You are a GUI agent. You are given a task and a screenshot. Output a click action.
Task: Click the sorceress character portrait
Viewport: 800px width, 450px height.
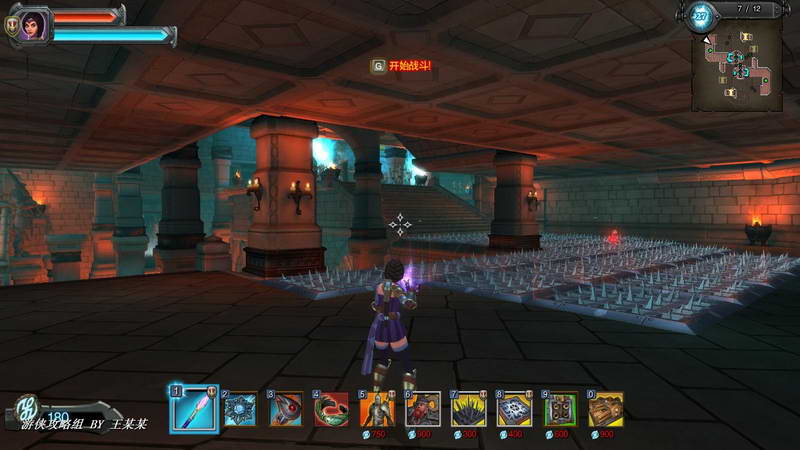click(x=33, y=24)
